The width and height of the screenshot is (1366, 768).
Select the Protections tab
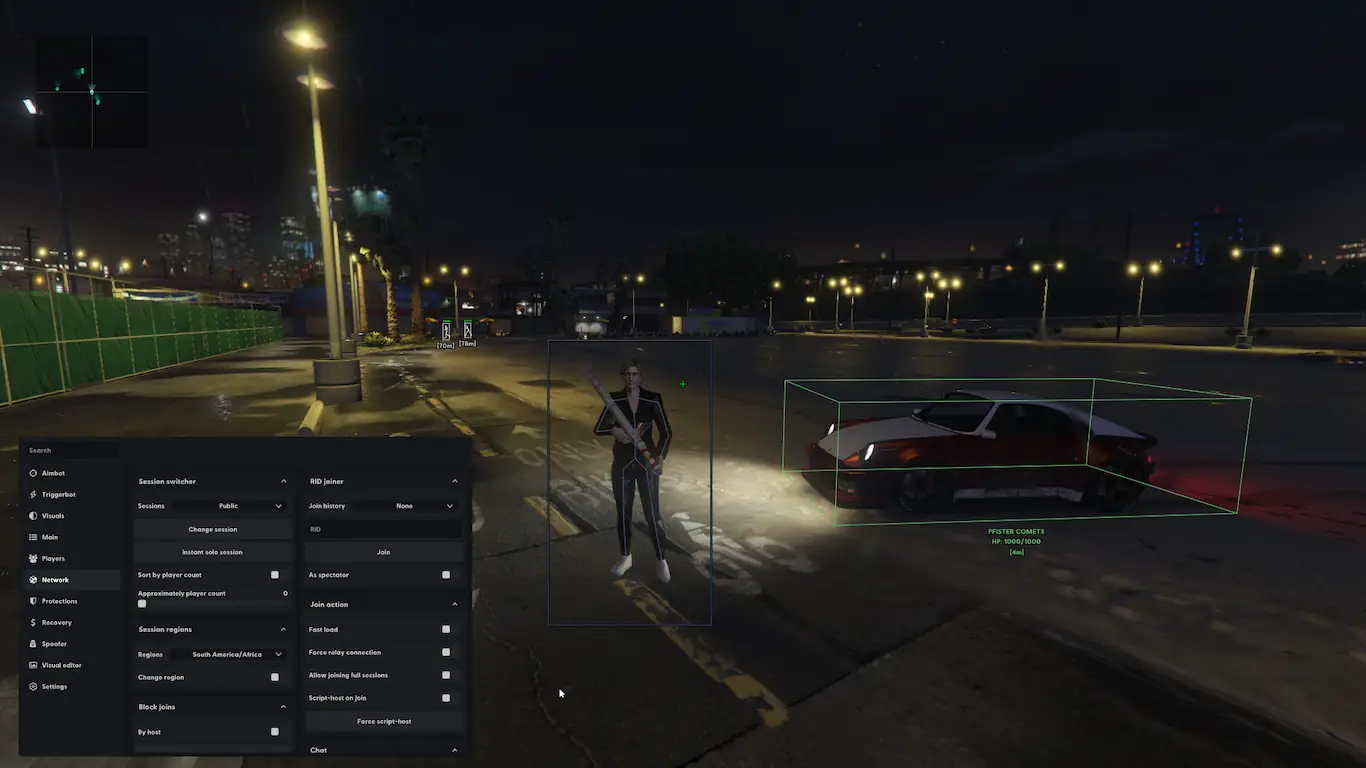point(59,601)
